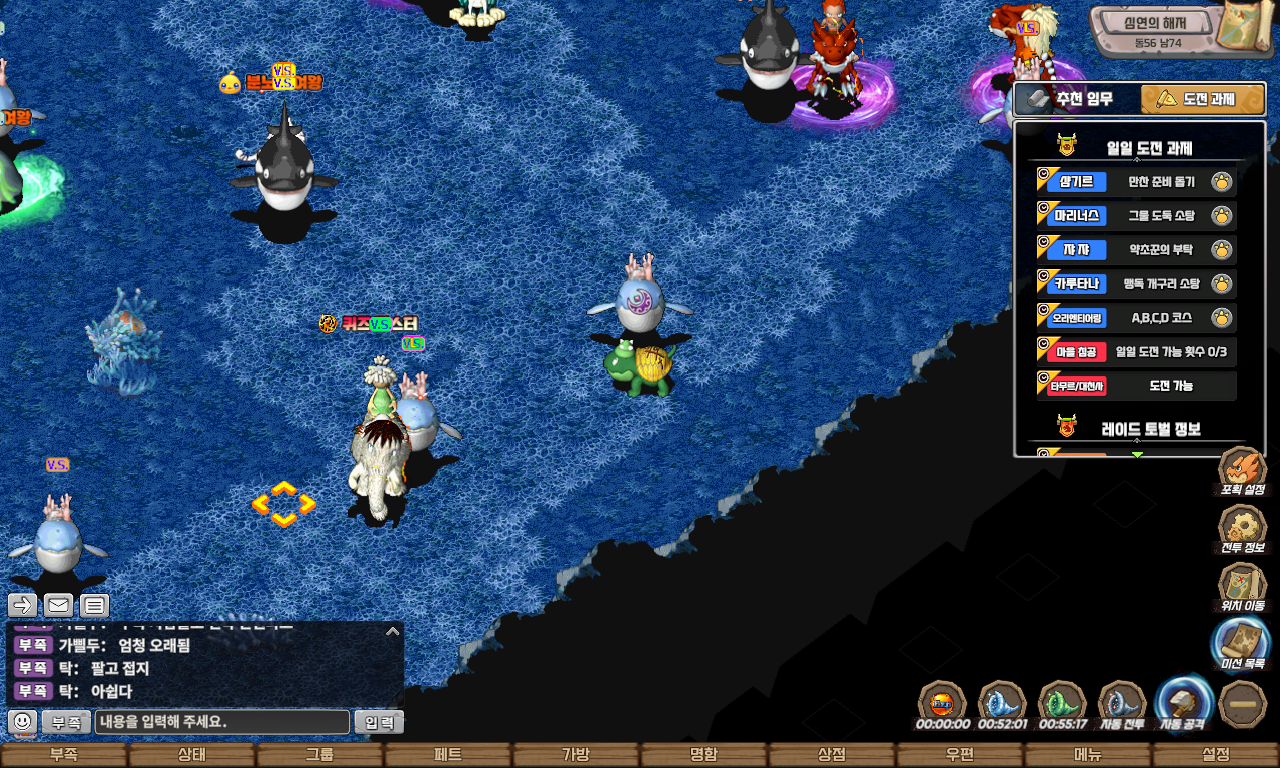Image resolution: width=1280 pixels, height=768 pixels.
Task: Open the mail envelope icon
Action: click(x=58, y=605)
